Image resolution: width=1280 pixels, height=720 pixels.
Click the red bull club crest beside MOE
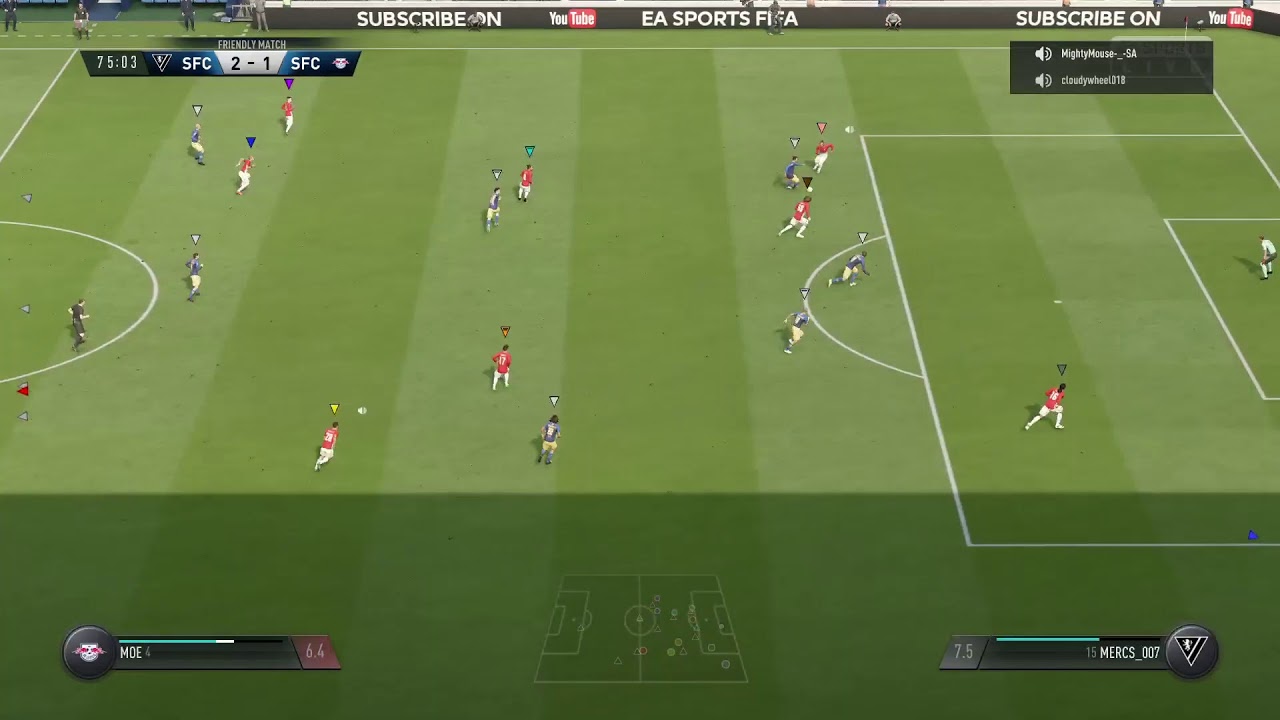point(89,652)
